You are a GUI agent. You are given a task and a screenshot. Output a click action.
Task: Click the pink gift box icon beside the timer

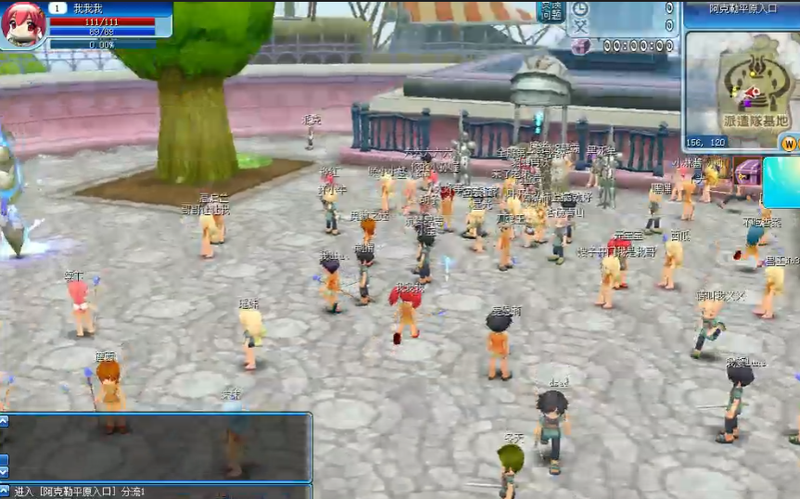point(582,45)
